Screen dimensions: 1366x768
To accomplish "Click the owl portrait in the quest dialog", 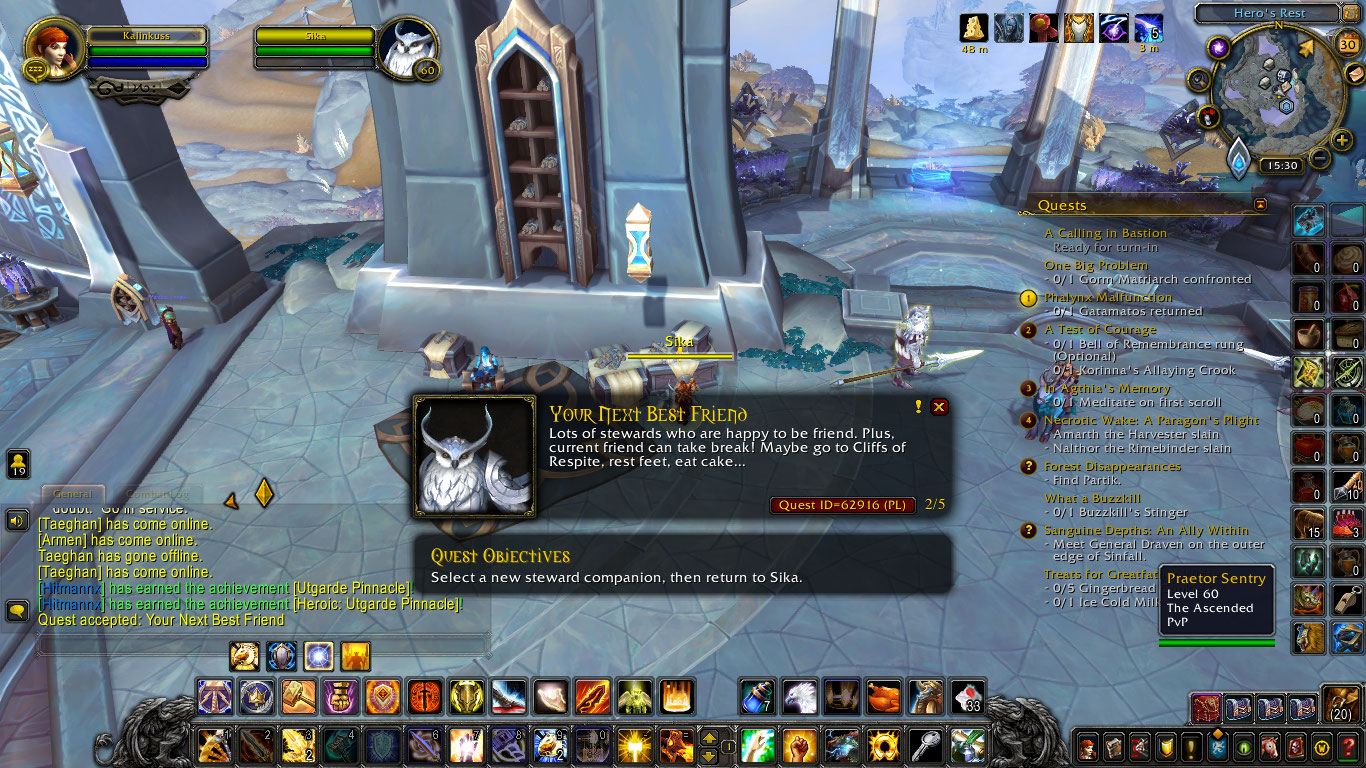I will pos(475,455).
